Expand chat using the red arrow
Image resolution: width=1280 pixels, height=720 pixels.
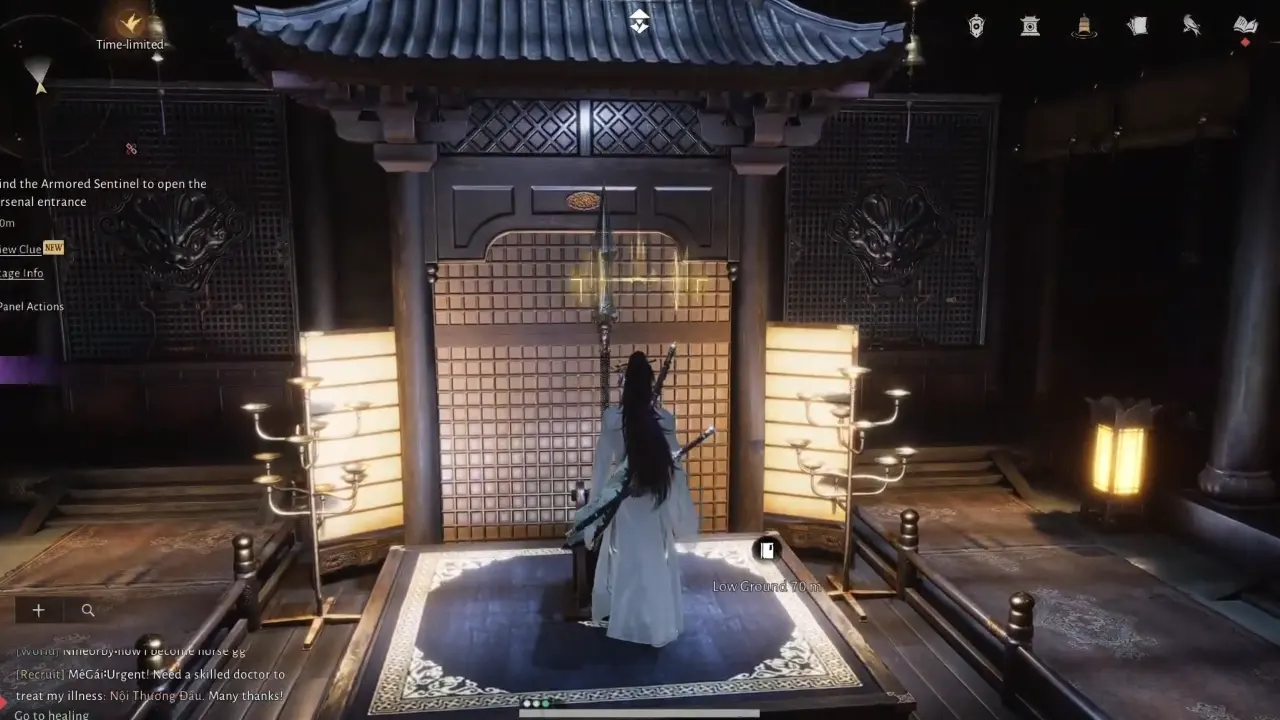[4, 701]
